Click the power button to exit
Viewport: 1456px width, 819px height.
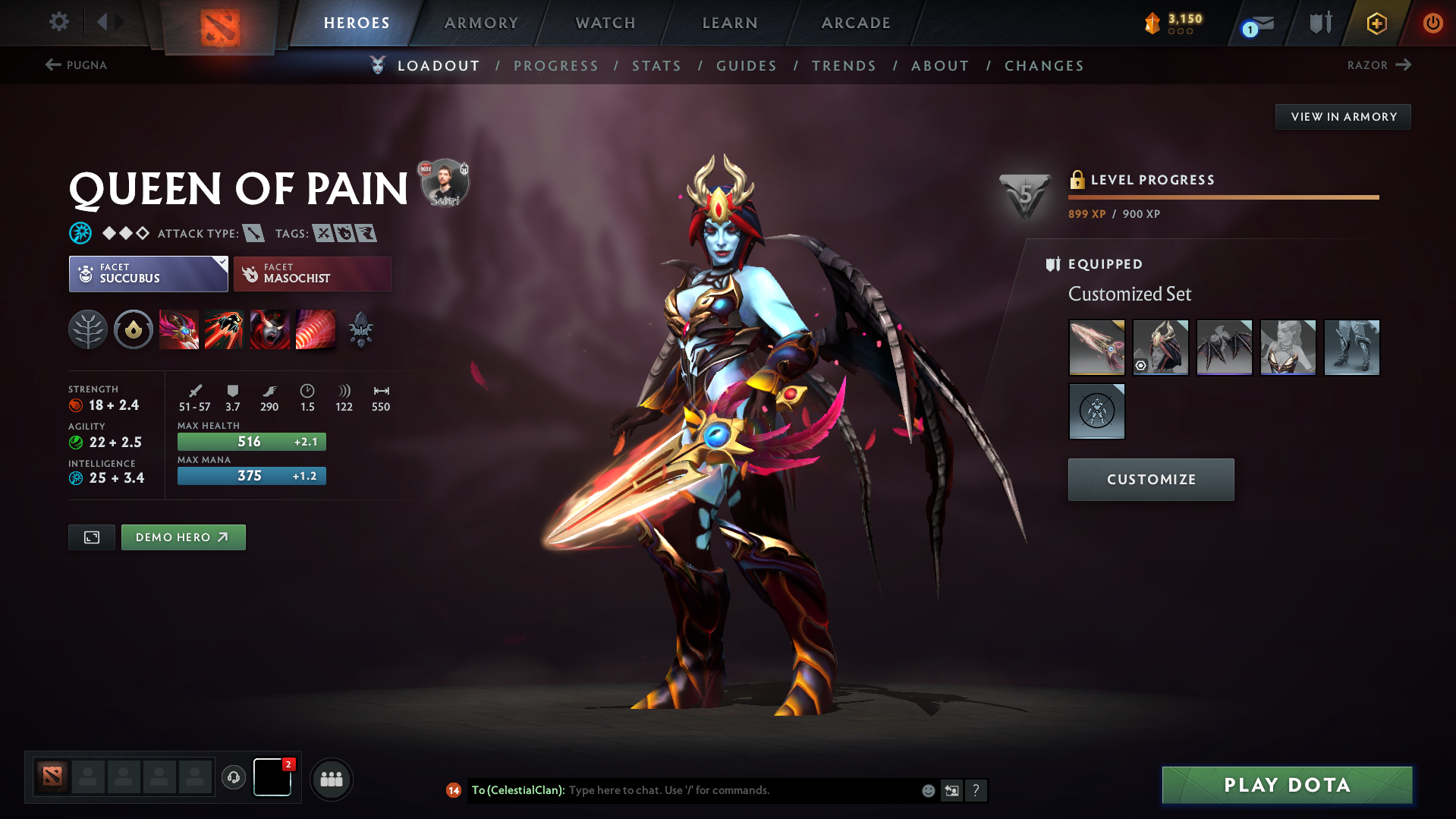[1432, 24]
